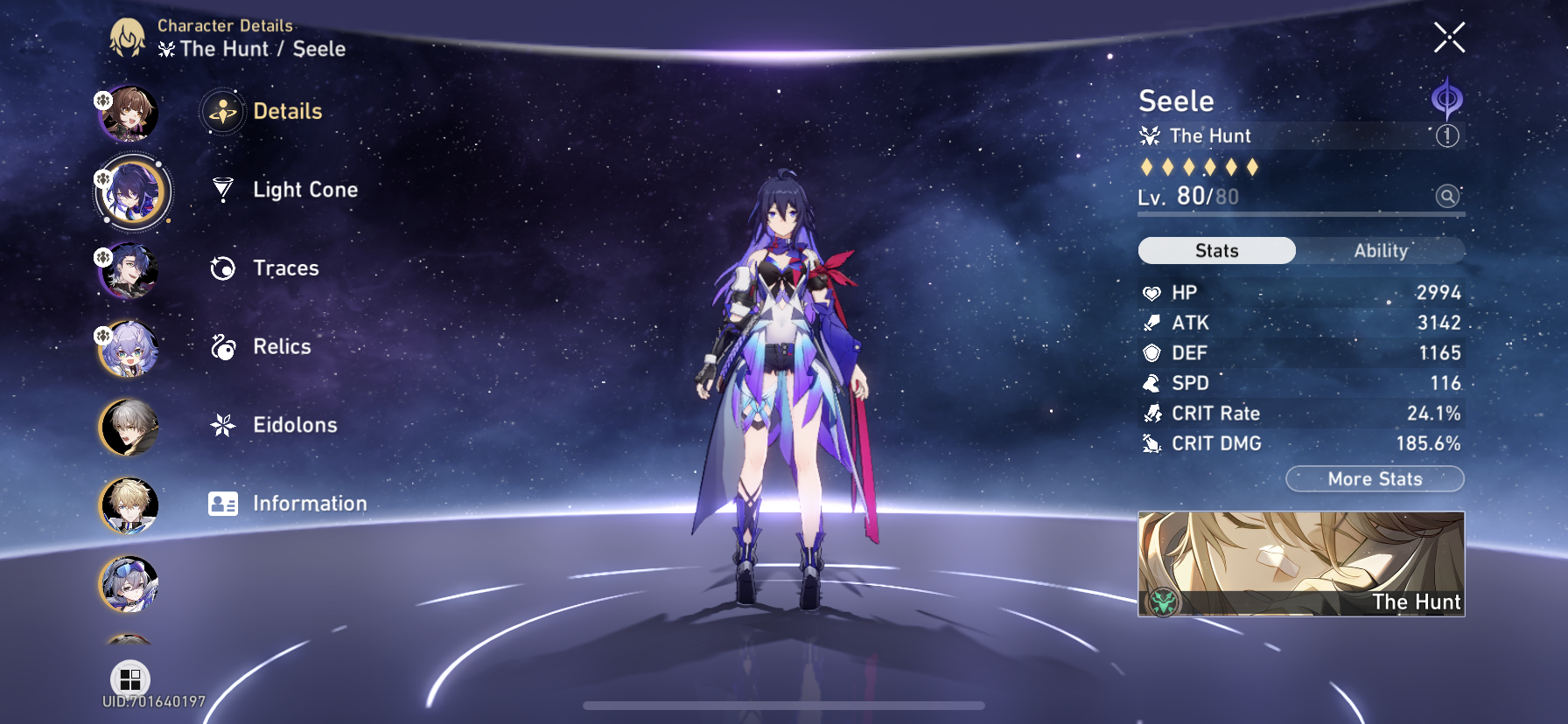Switch to the Stats tab
1568x724 pixels.
coord(1215,250)
